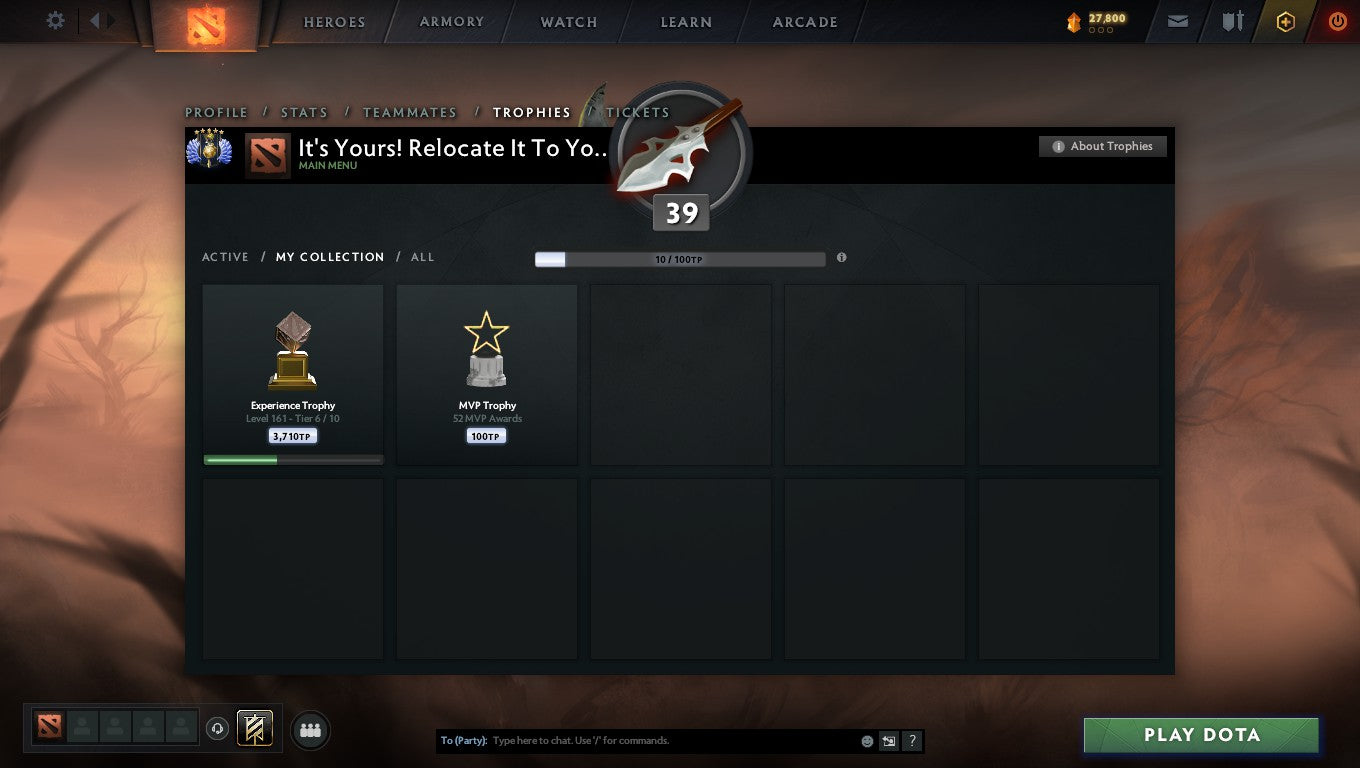Open the mailbox notifications icon
This screenshot has height=768, width=1360.
(1176, 20)
